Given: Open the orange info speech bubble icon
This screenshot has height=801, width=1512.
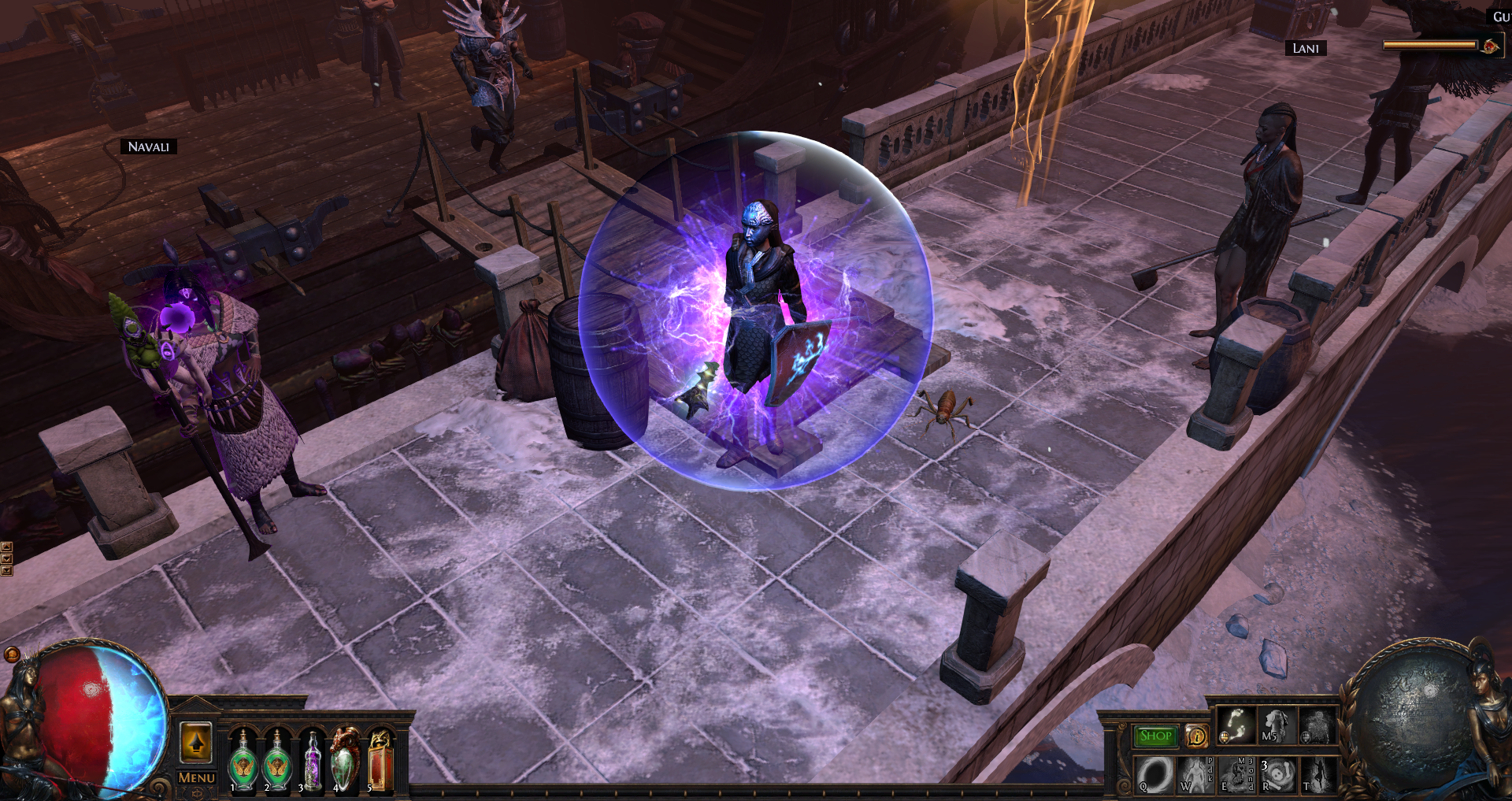Looking at the screenshot, I should [x=1197, y=736].
